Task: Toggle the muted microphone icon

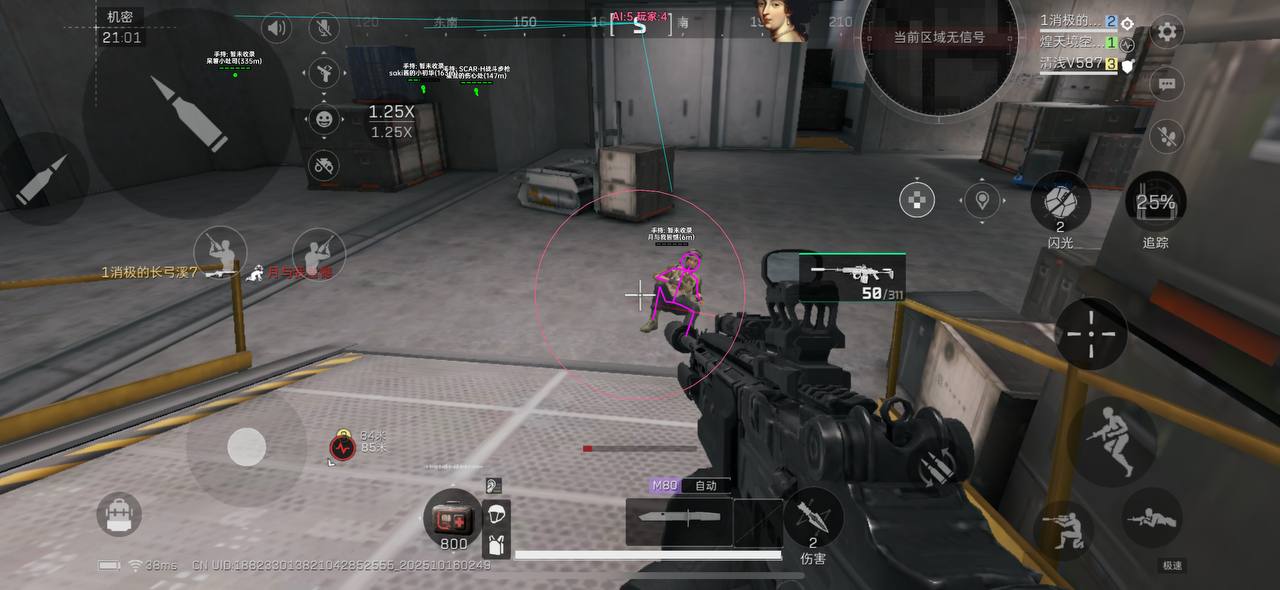Action: (x=324, y=28)
